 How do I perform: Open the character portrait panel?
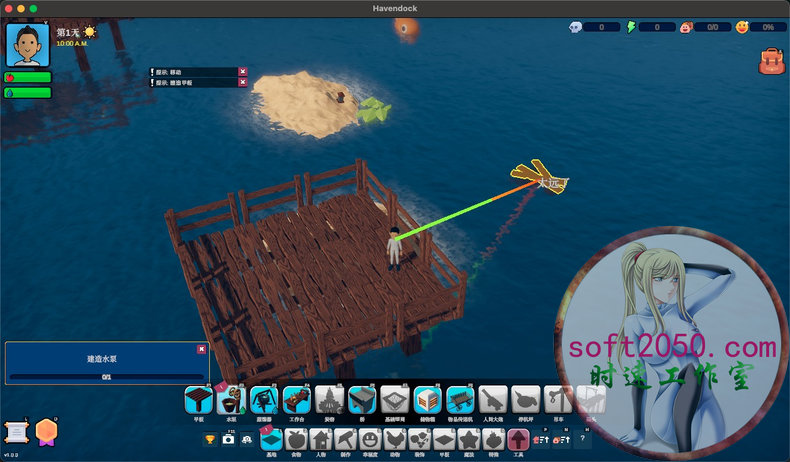pos(27,45)
